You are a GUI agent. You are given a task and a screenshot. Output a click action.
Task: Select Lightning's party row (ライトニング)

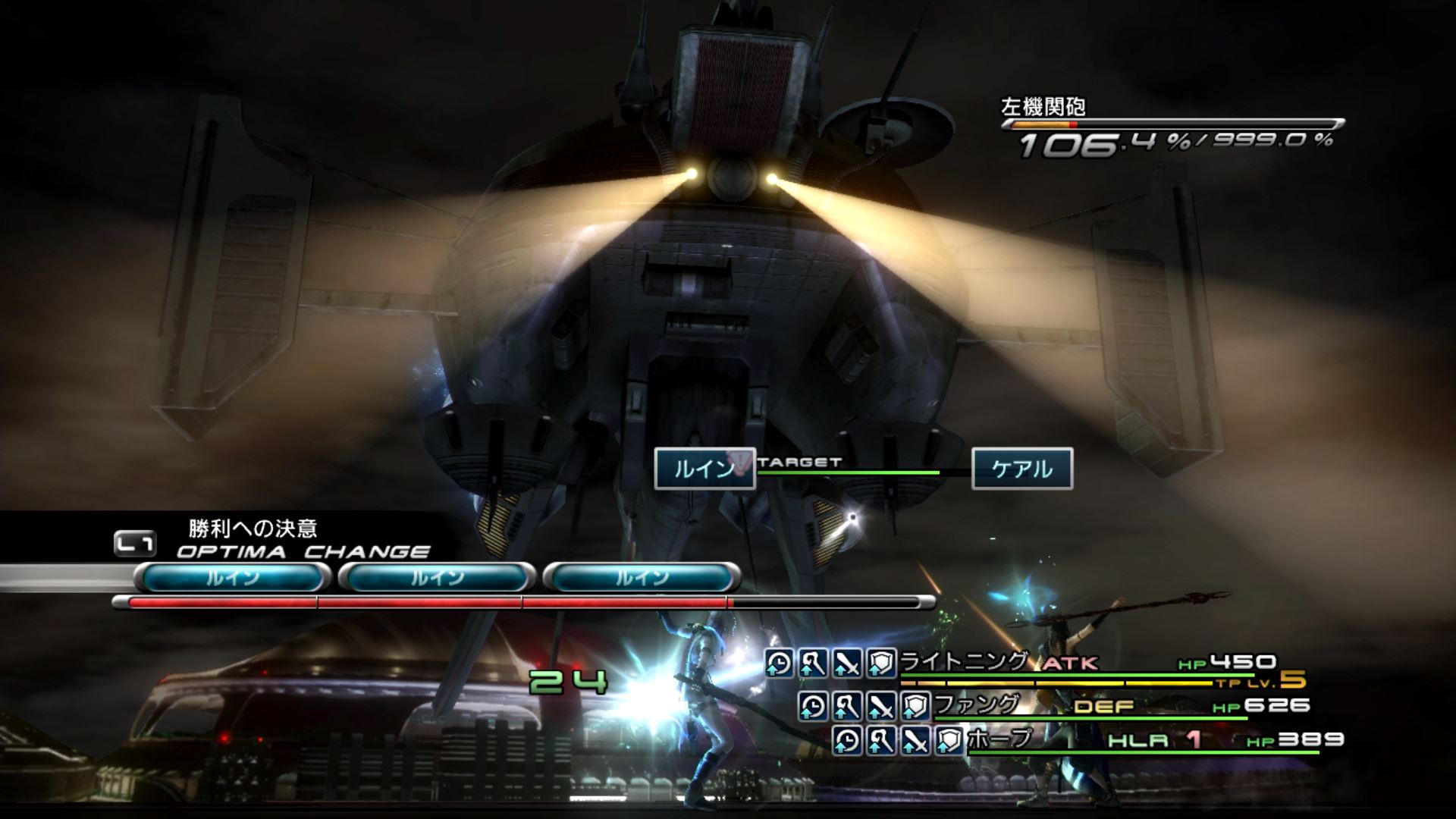pyautogui.click(x=963, y=662)
